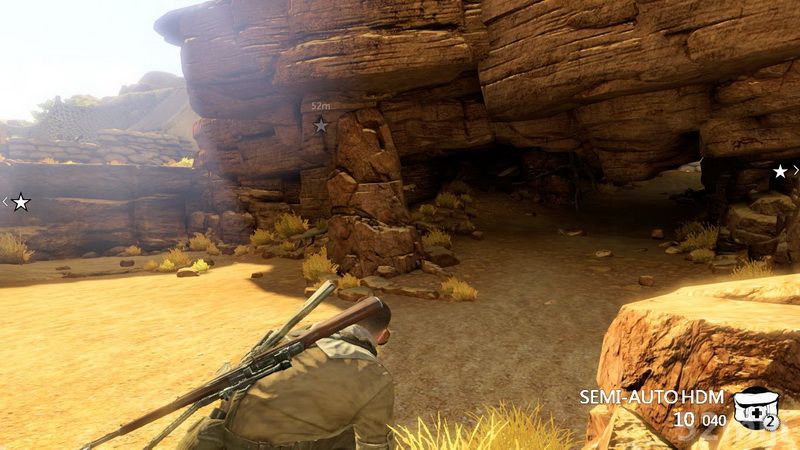Screen dimensions: 800x450
Task: Select the objective star marker labeled 52m
Action: (320, 125)
